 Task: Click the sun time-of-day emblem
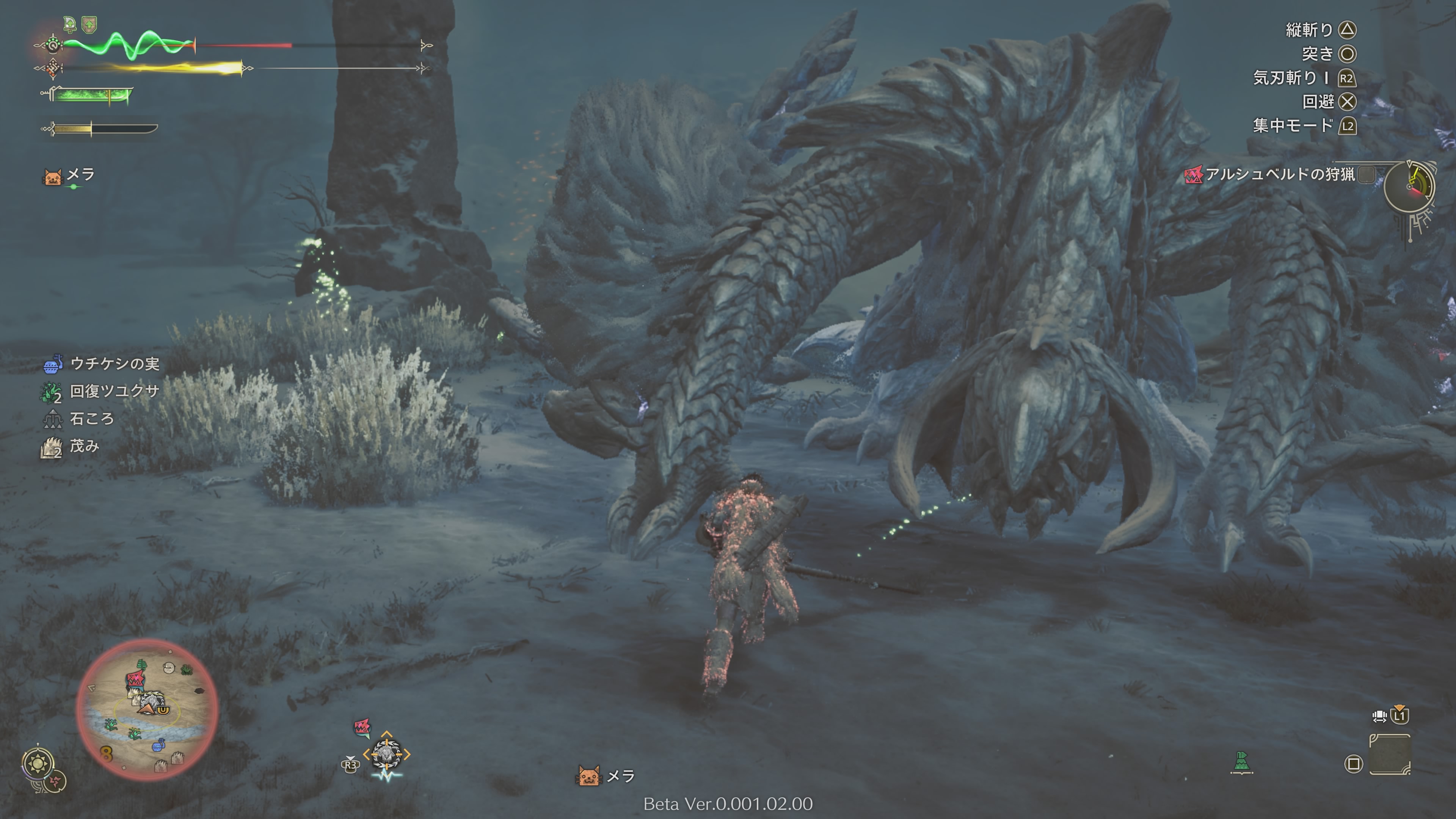pyautogui.click(x=38, y=765)
